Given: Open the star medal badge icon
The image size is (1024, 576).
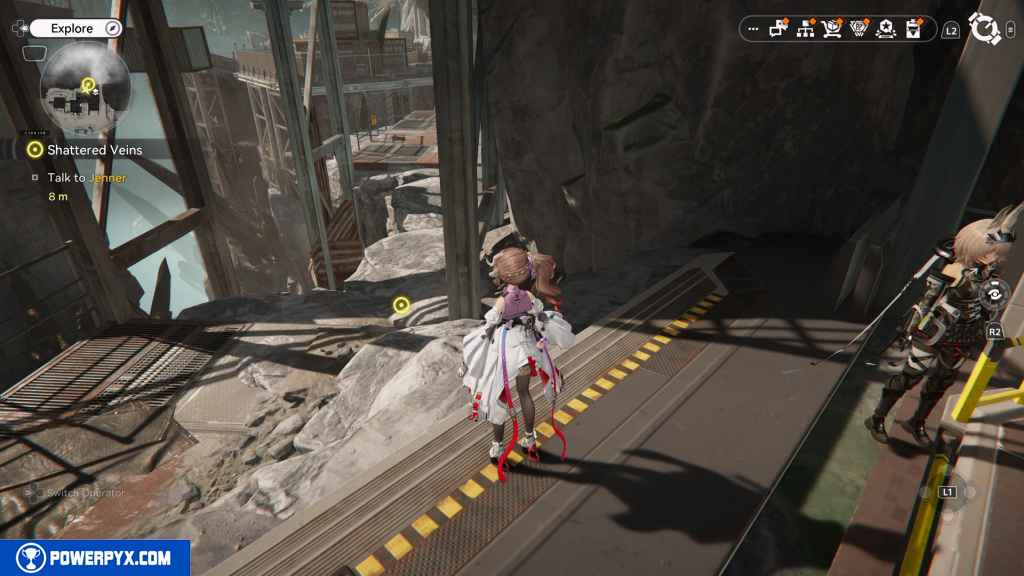Looking at the screenshot, I should [885, 29].
